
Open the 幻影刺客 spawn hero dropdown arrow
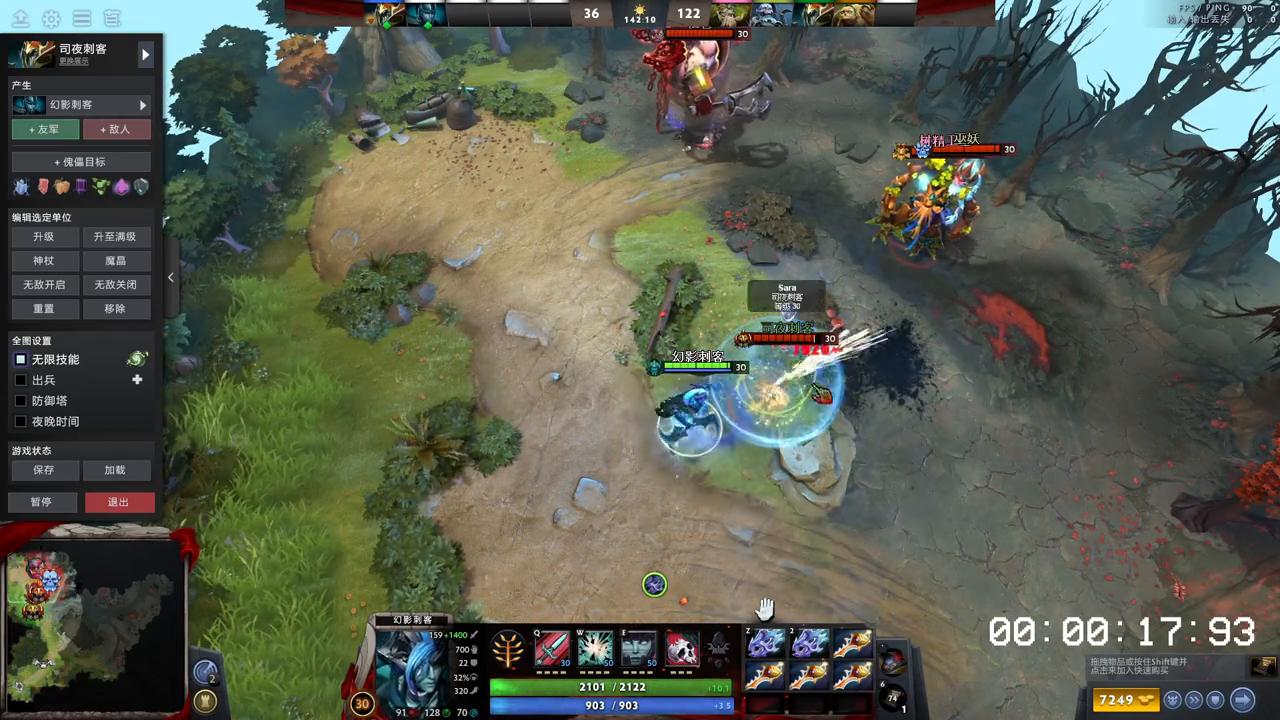142,105
